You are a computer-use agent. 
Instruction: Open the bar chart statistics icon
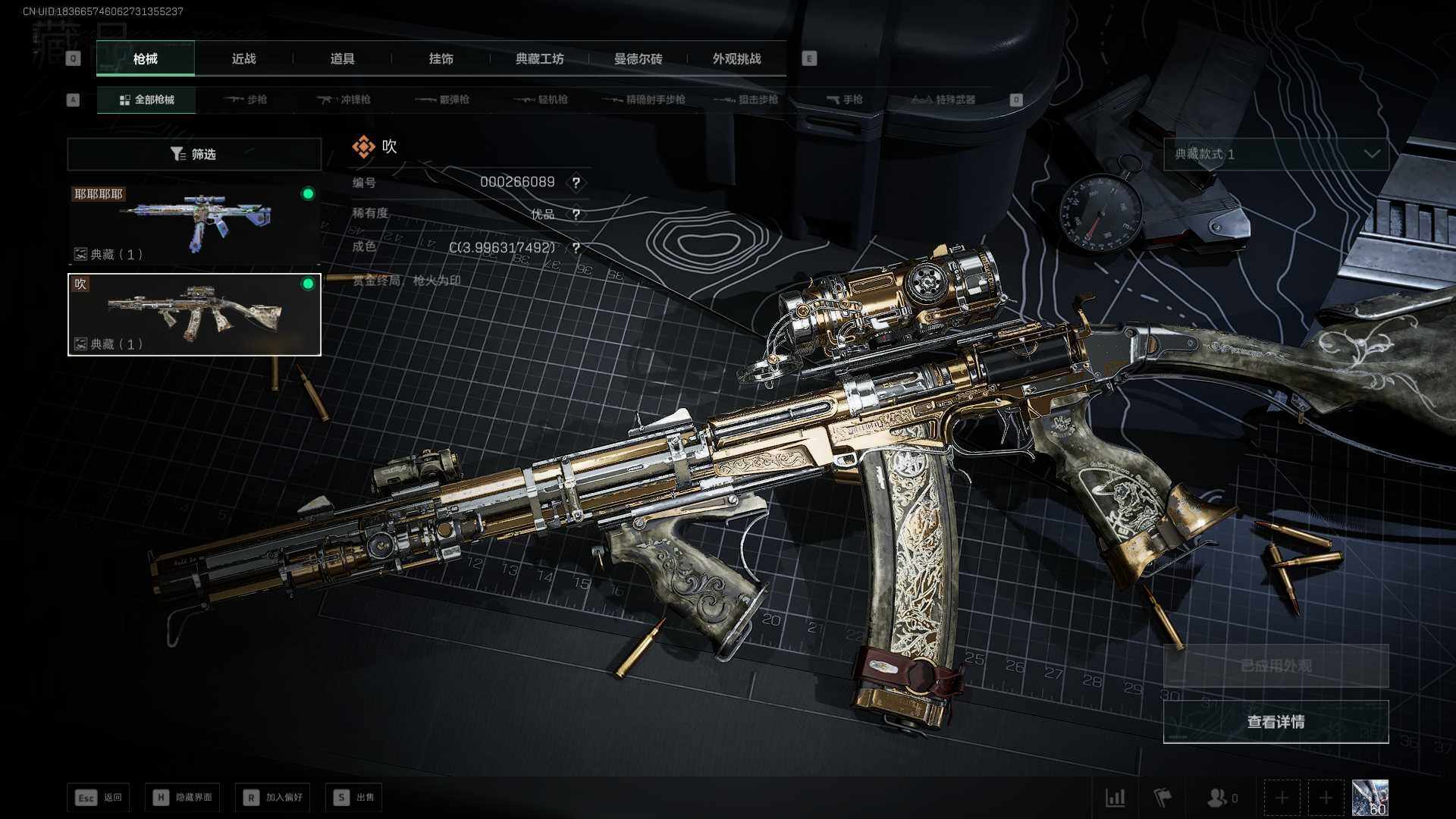click(x=1116, y=798)
